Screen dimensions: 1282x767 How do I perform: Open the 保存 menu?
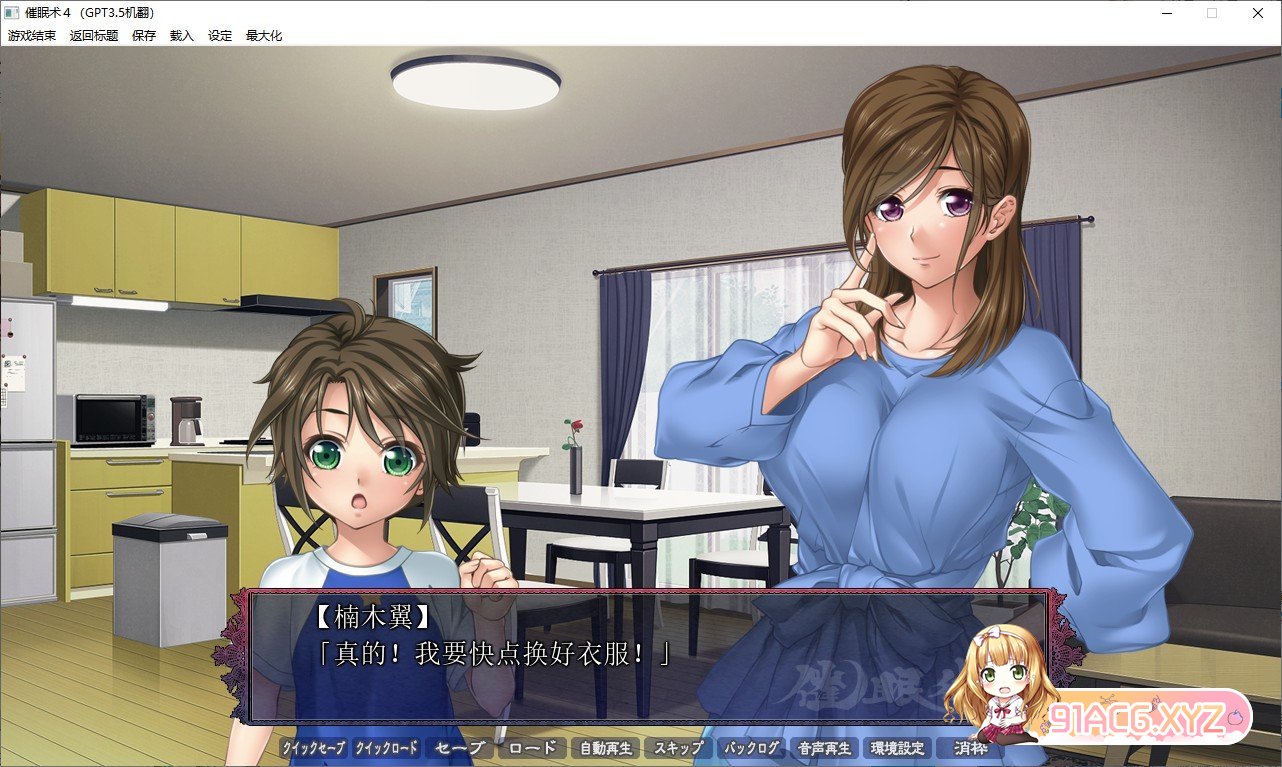(x=144, y=35)
